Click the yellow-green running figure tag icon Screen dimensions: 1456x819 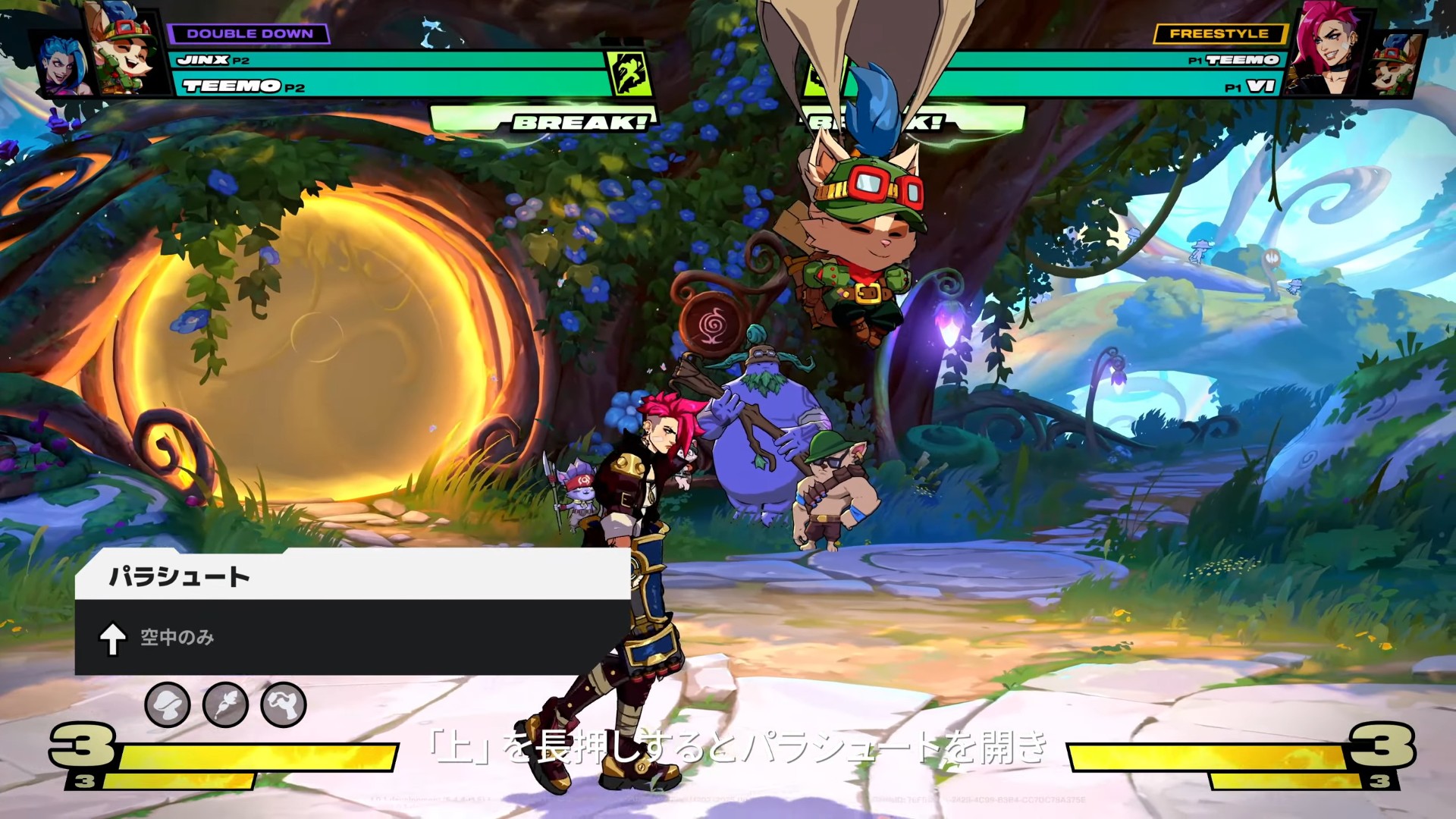[x=630, y=74]
